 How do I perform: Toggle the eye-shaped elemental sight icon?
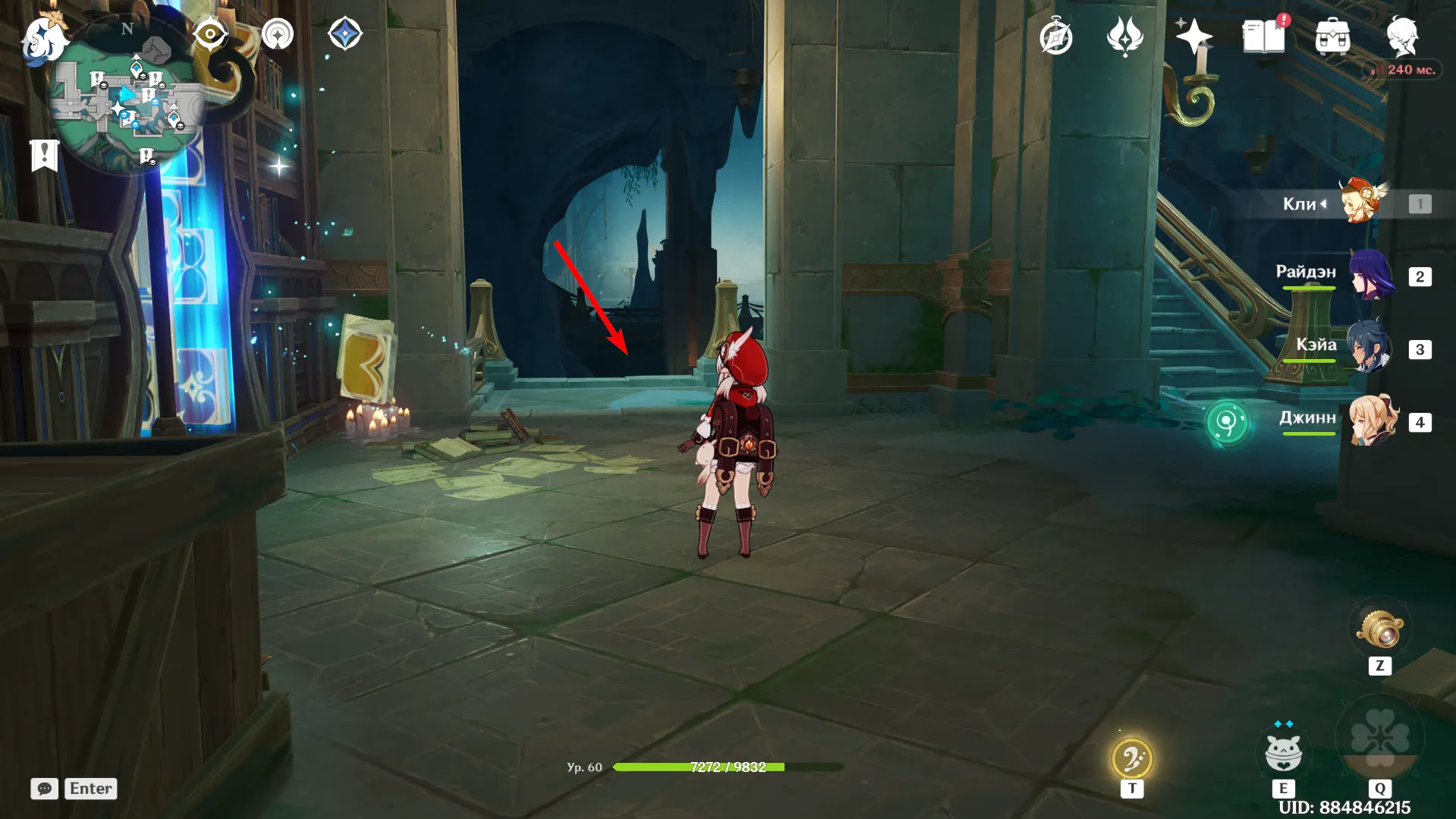point(210,34)
